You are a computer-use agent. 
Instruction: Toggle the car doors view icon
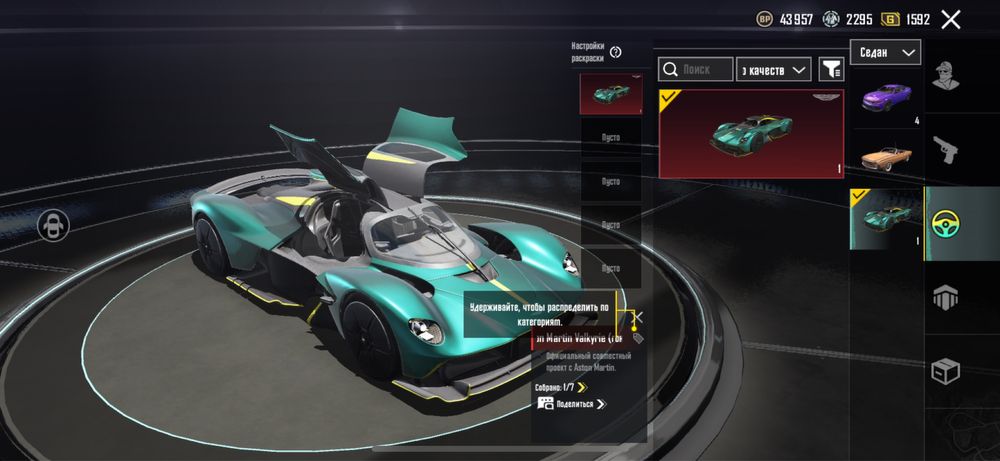[x=52, y=225]
